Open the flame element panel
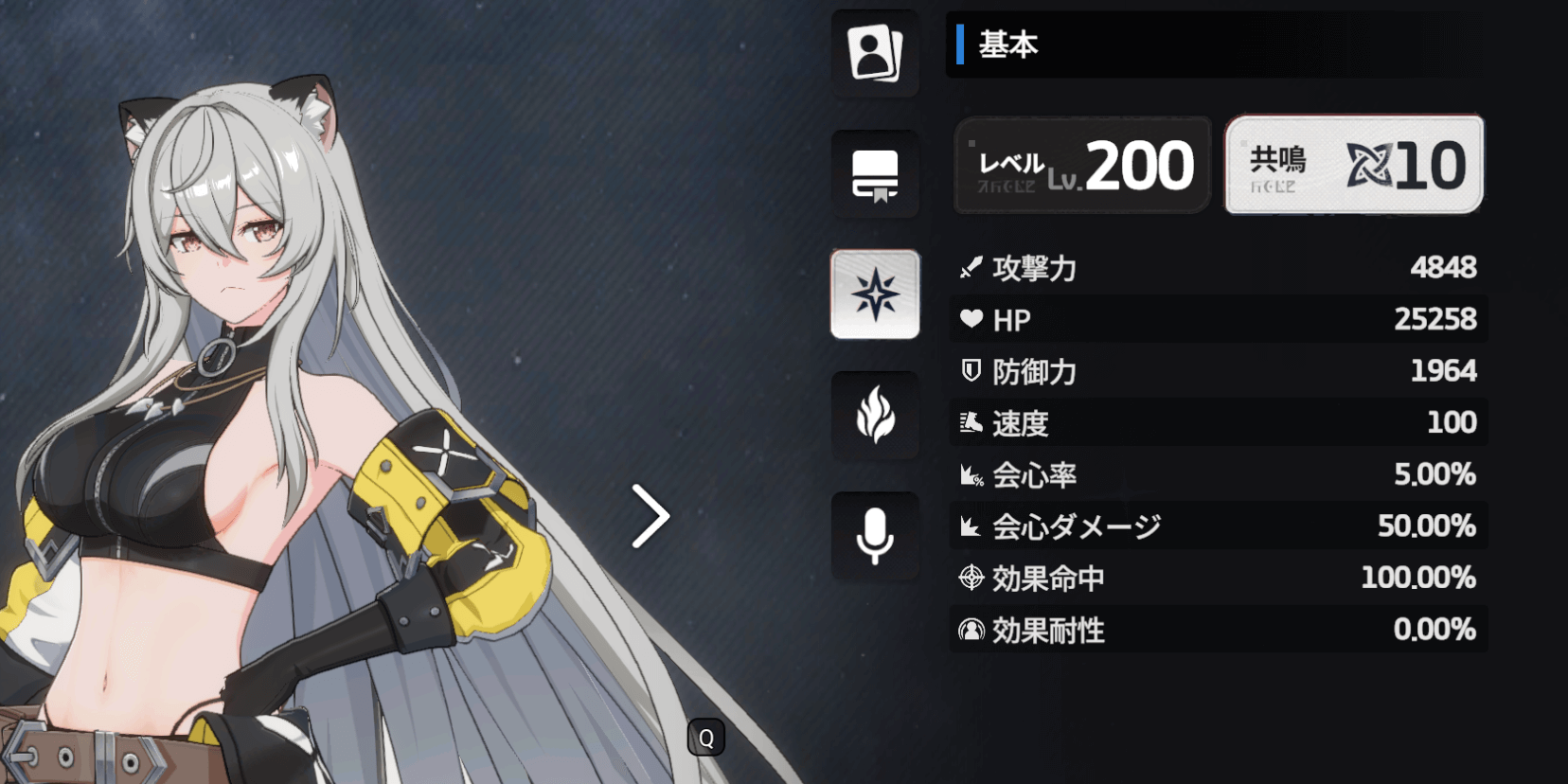 (874, 416)
